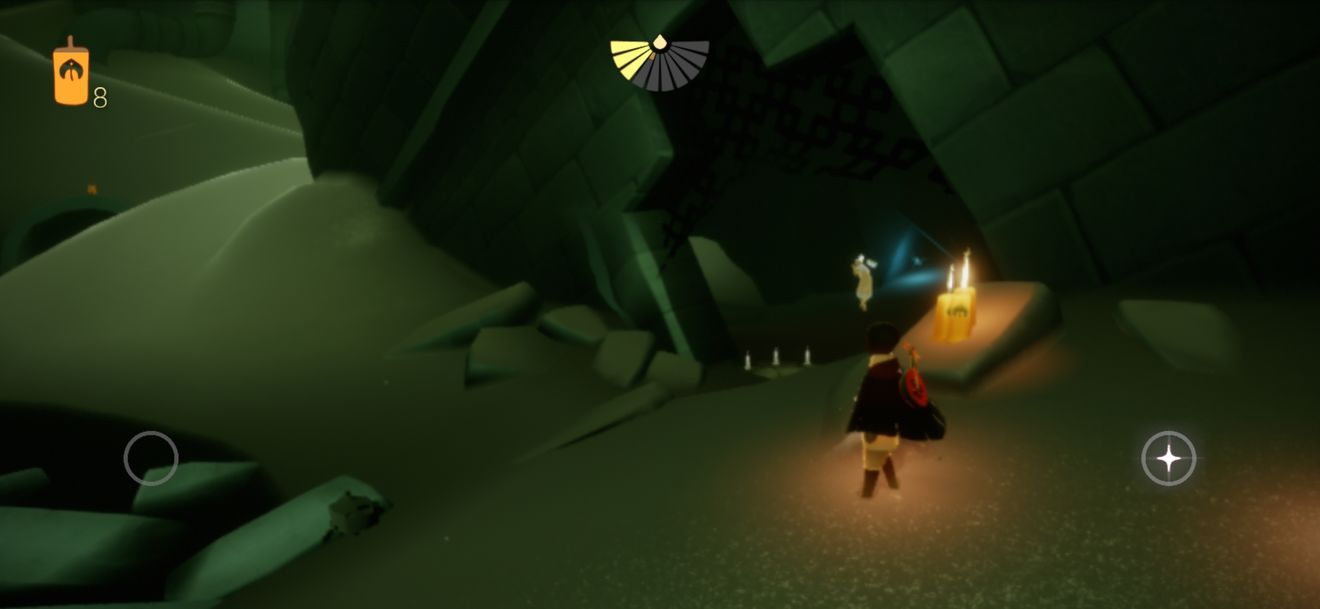Image resolution: width=1320 pixels, height=609 pixels.
Task: Tap the four-point star action button
Action: [1168, 459]
